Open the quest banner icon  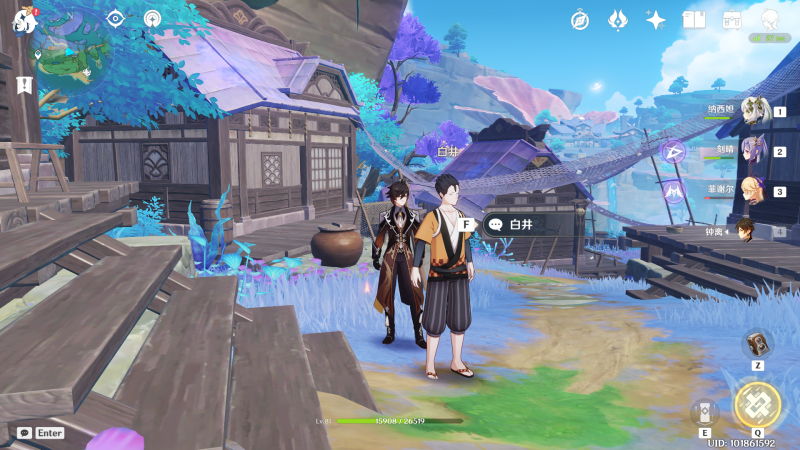coord(24,85)
